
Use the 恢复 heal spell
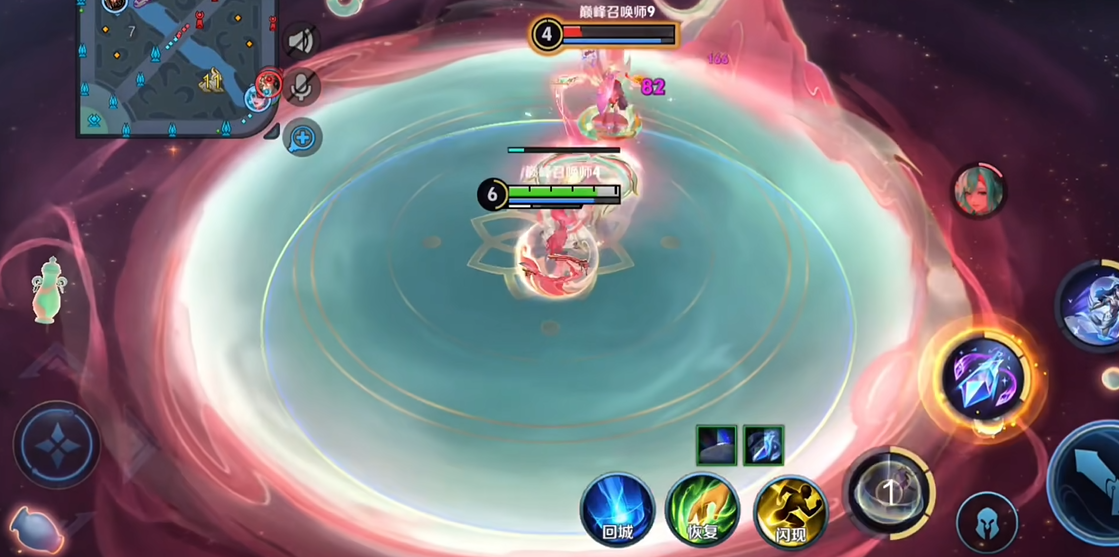(x=703, y=509)
